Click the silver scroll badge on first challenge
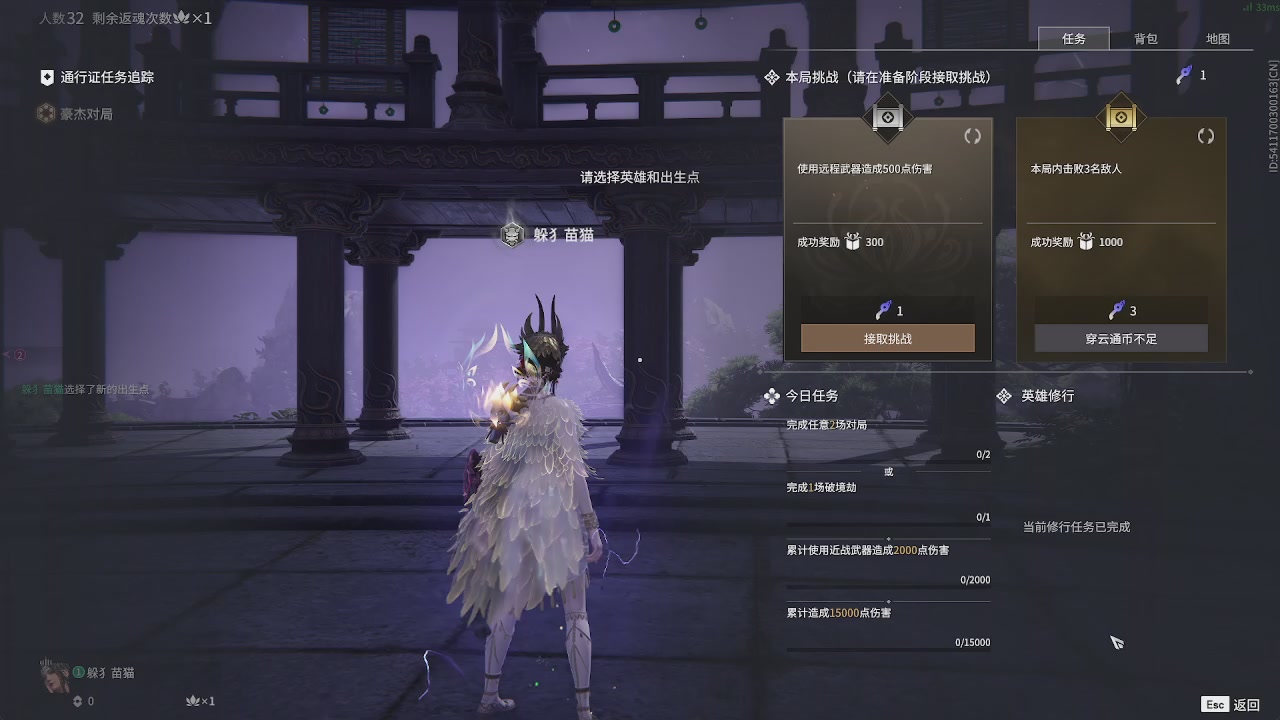 pyautogui.click(x=886, y=117)
